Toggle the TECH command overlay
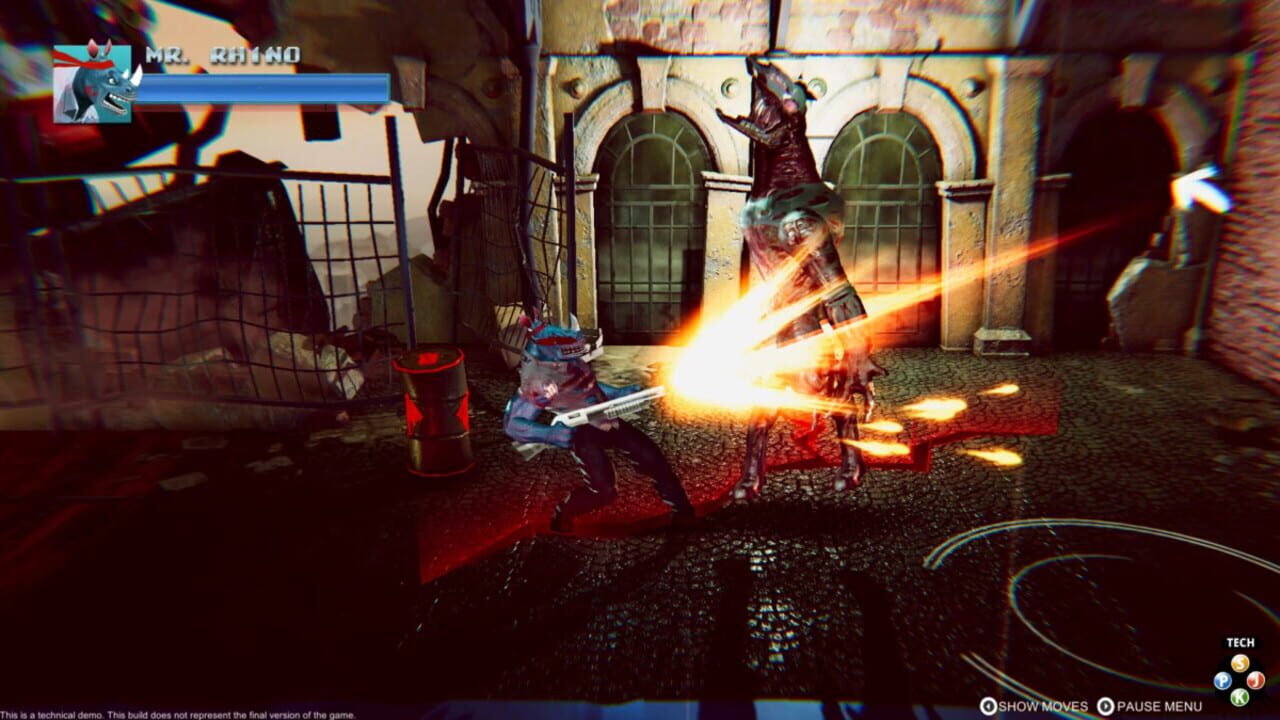The width and height of the screenshot is (1280, 720). point(1241,641)
